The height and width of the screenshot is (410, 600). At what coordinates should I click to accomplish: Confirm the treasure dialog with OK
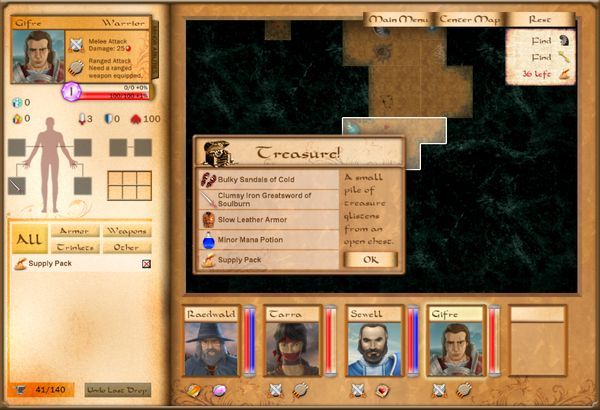point(370,260)
